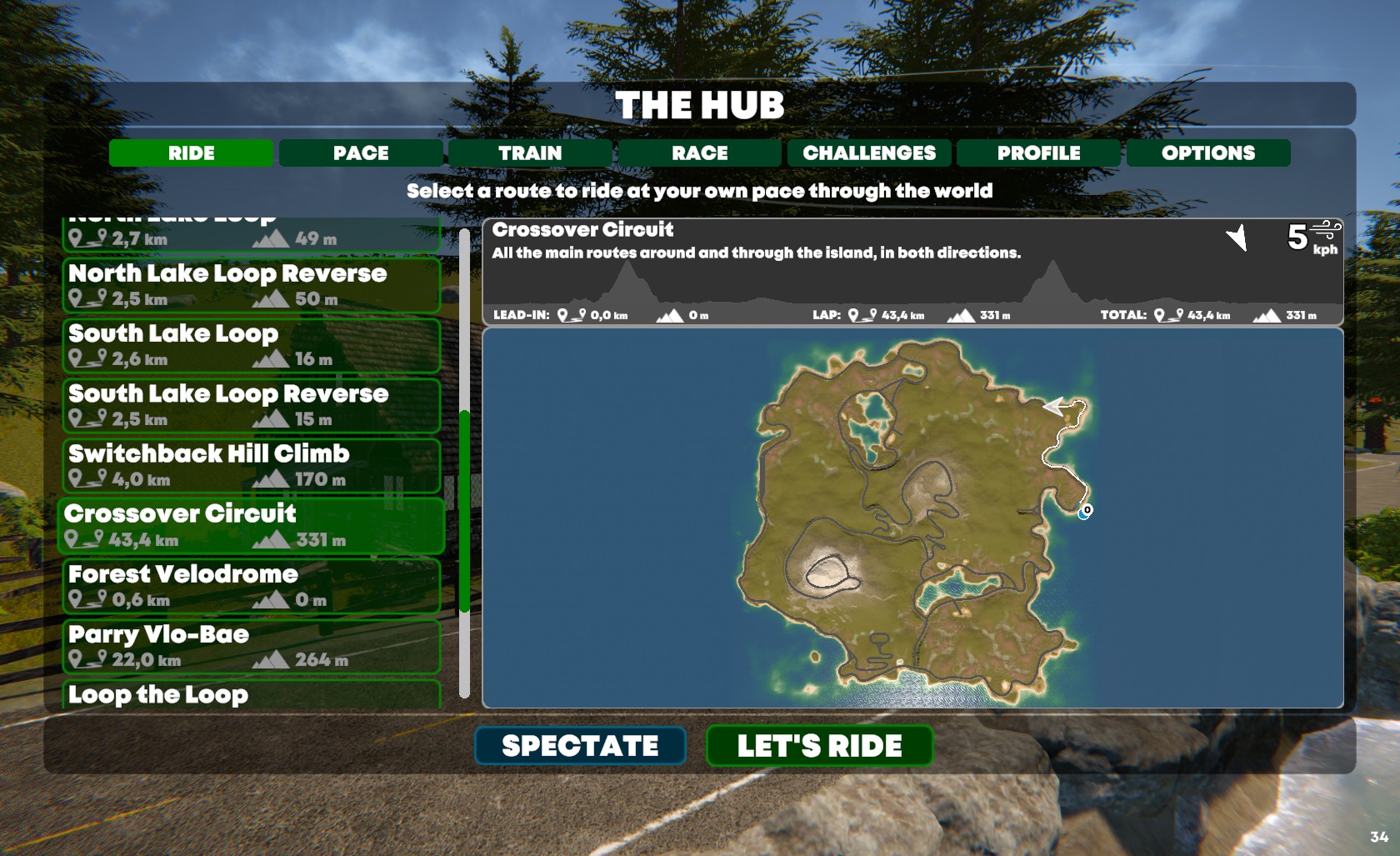1400x856 pixels.
Task: Select the North Lake Loop Reverse route
Action: pyautogui.click(x=251, y=285)
